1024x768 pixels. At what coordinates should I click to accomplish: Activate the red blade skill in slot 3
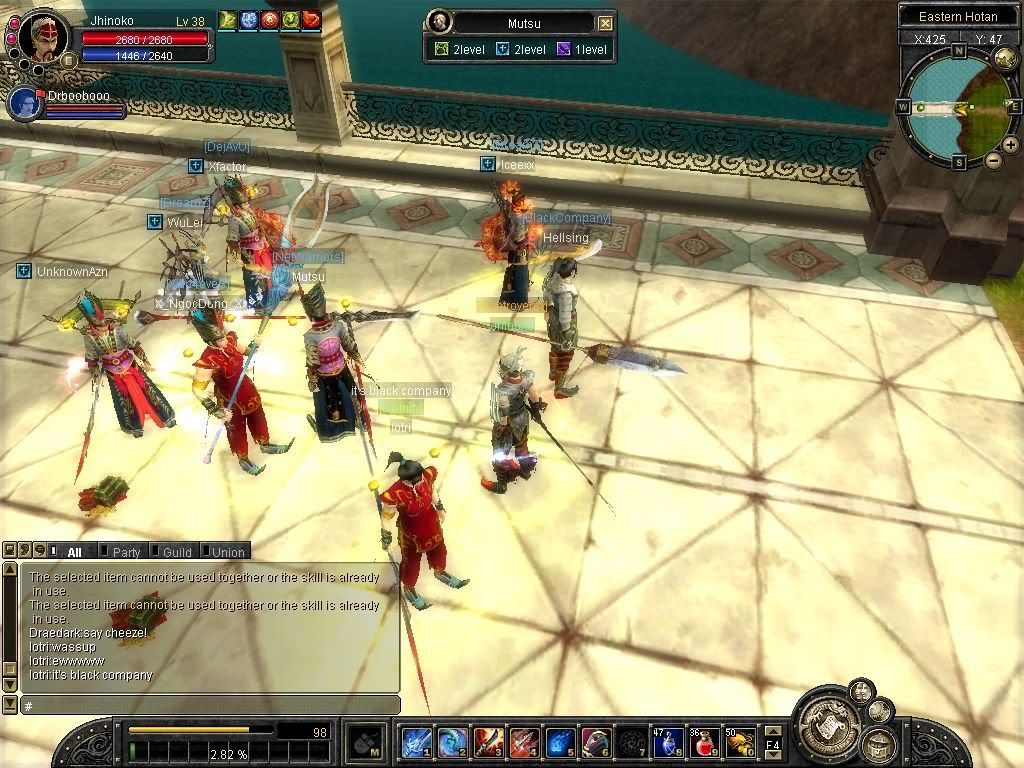tap(488, 743)
